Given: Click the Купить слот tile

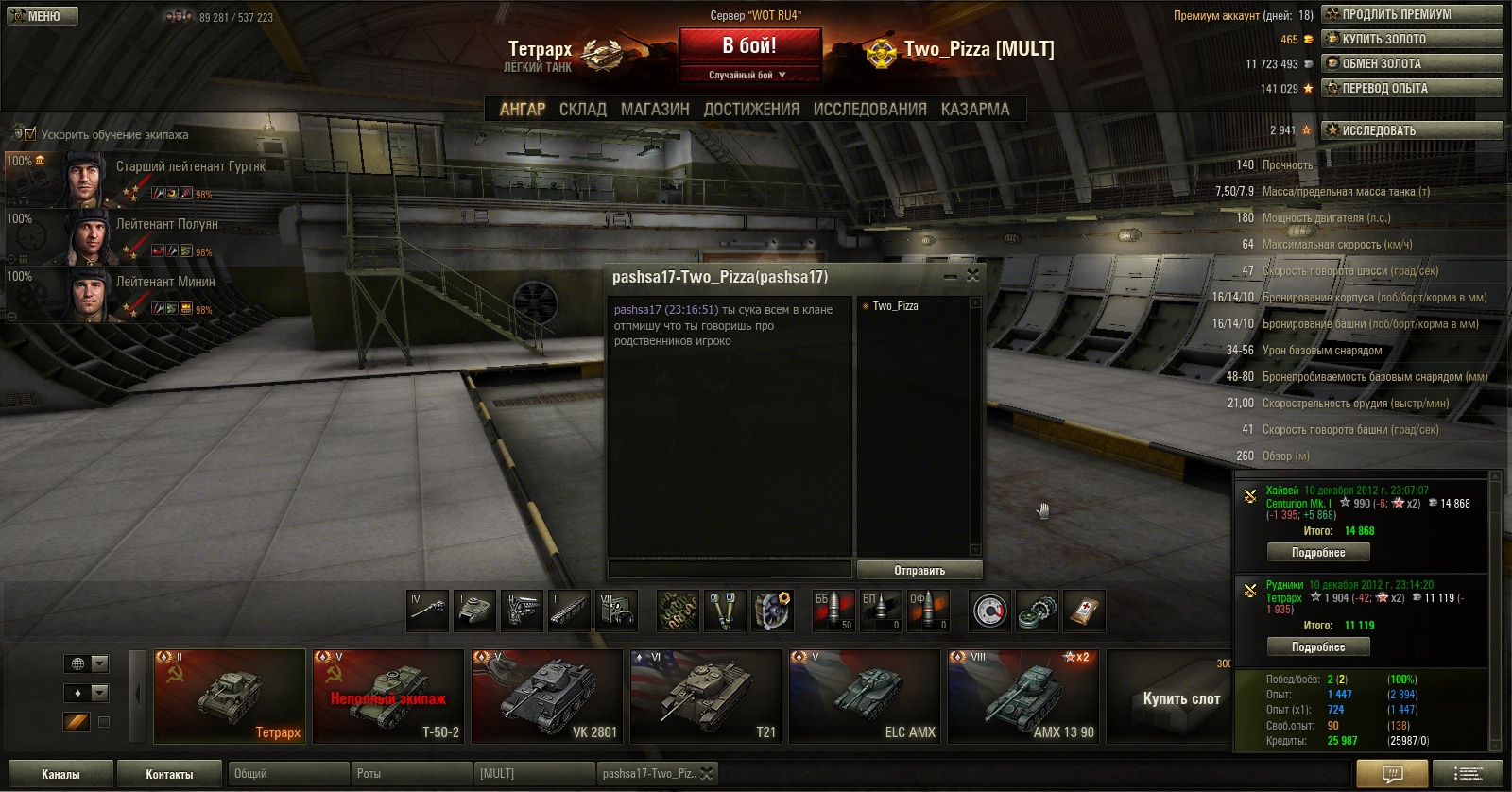Looking at the screenshot, I should [x=1181, y=698].
